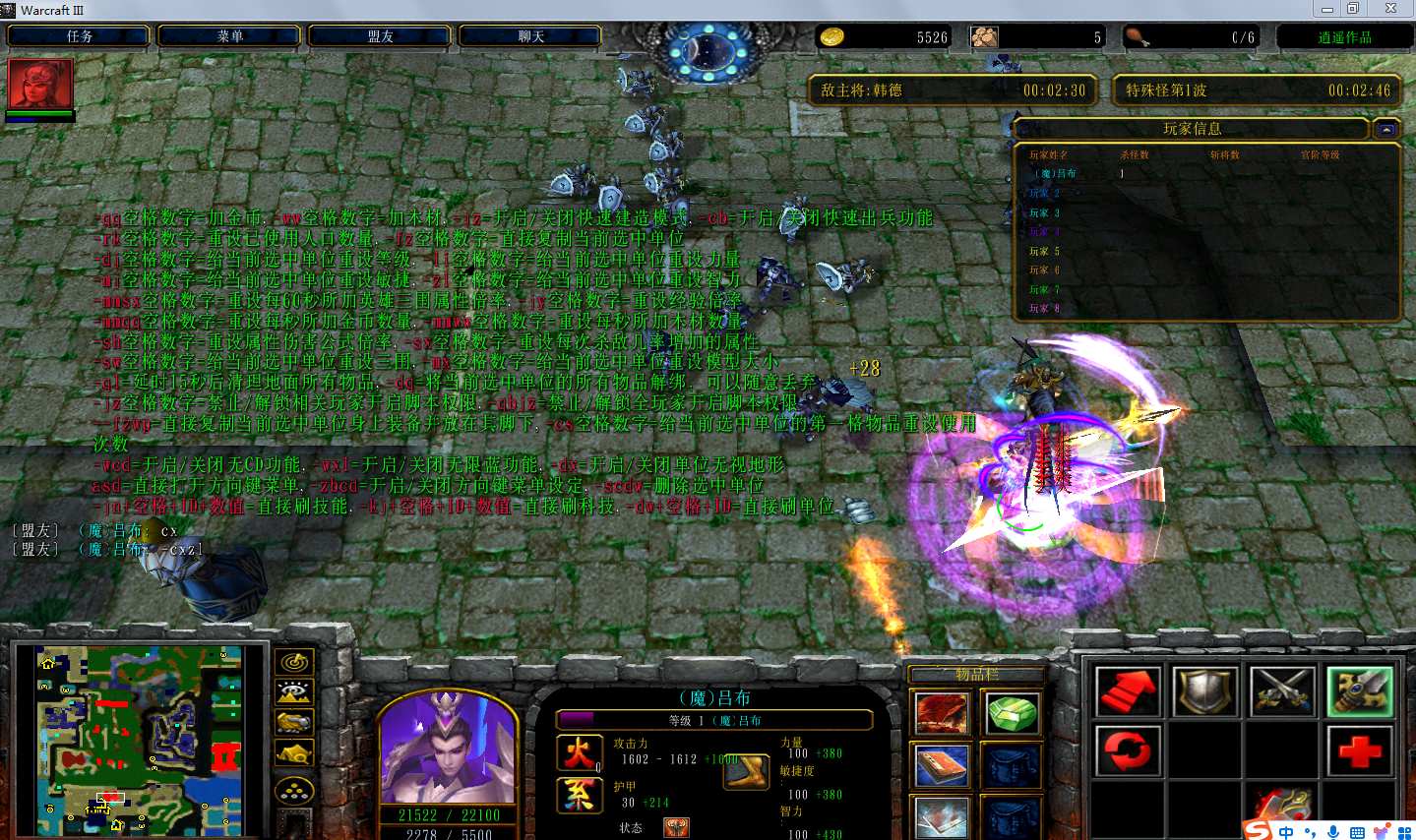Open the 盟友 allies menu
This screenshot has width=1416, height=840.
[x=381, y=36]
